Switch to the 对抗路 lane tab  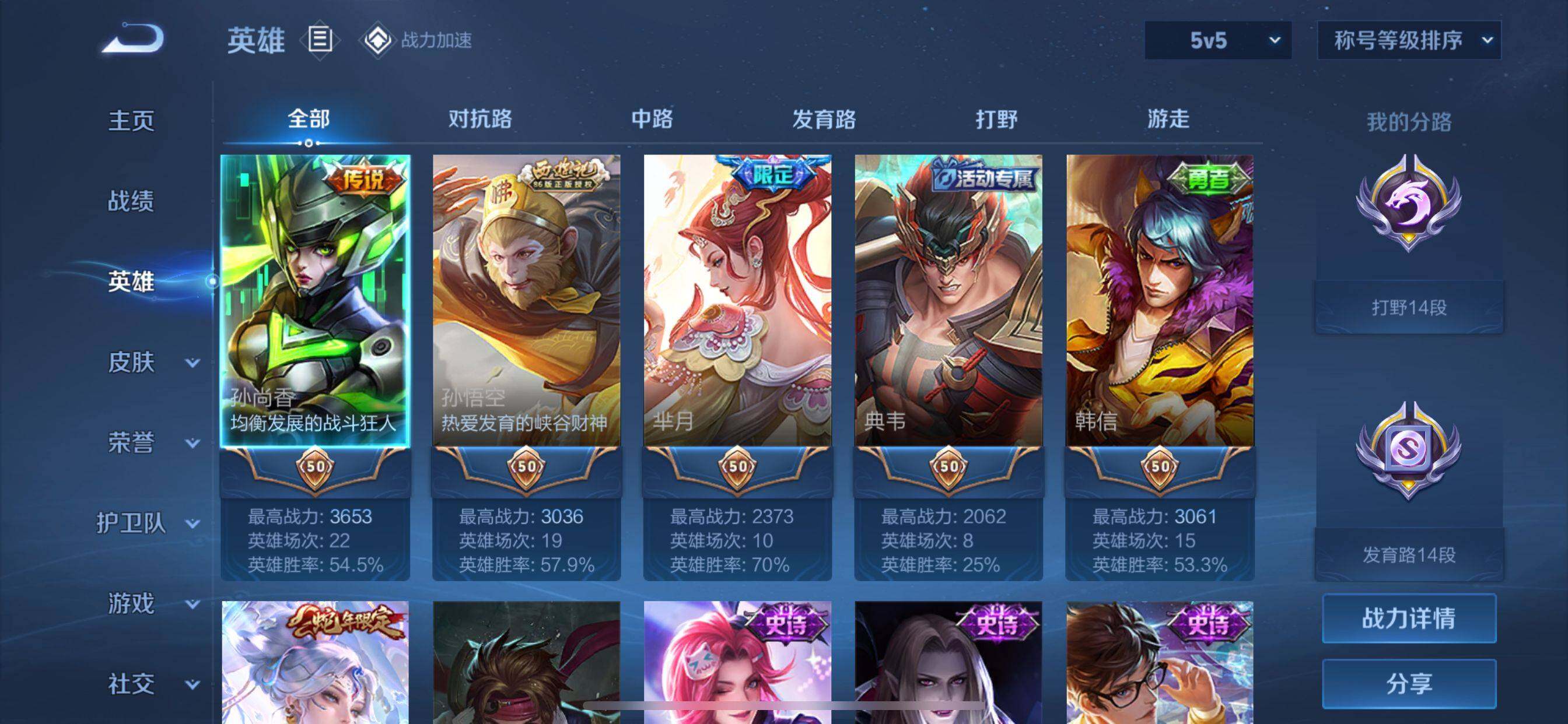480,119
